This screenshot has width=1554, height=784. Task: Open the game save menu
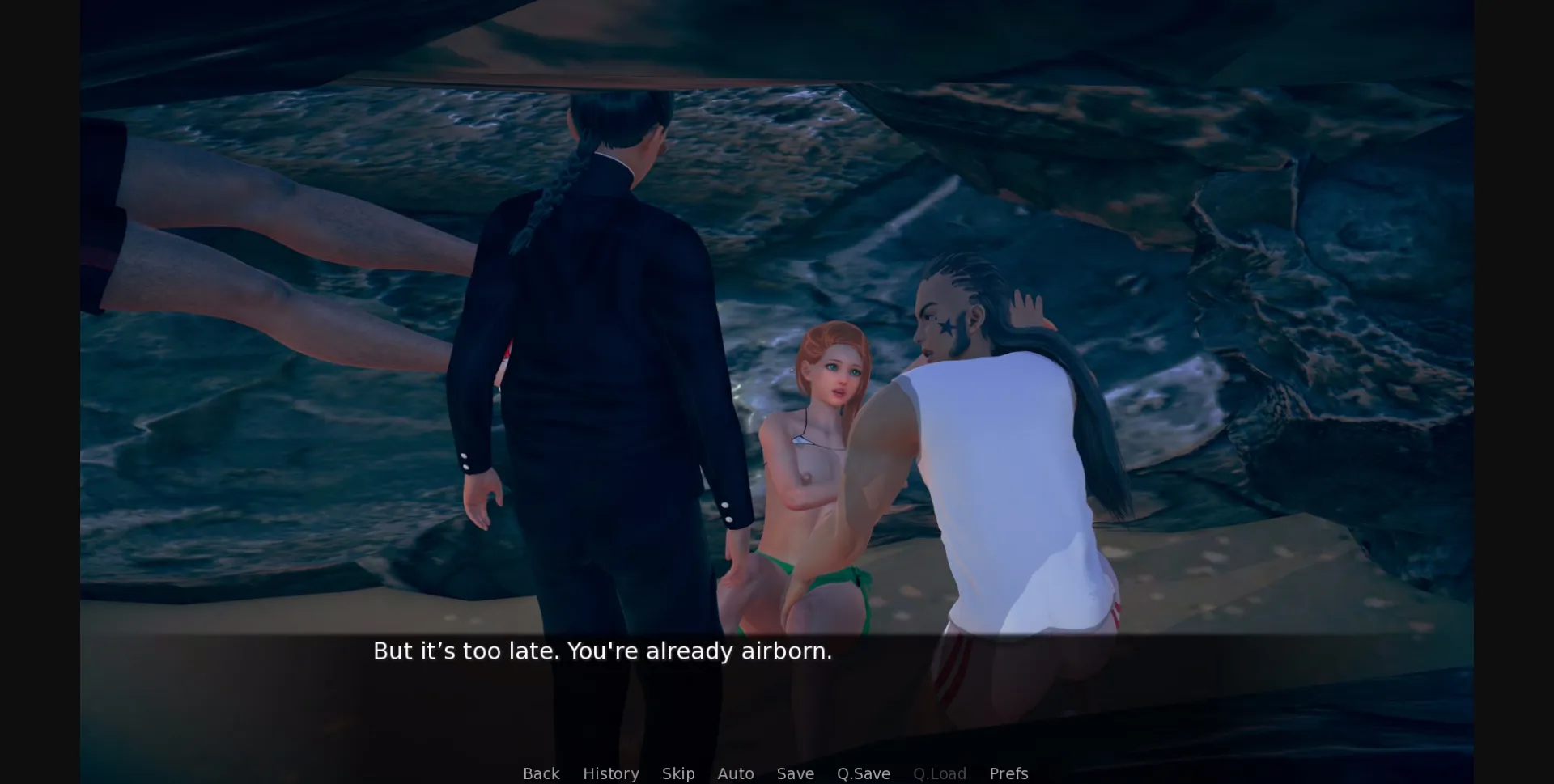point(795,773)
